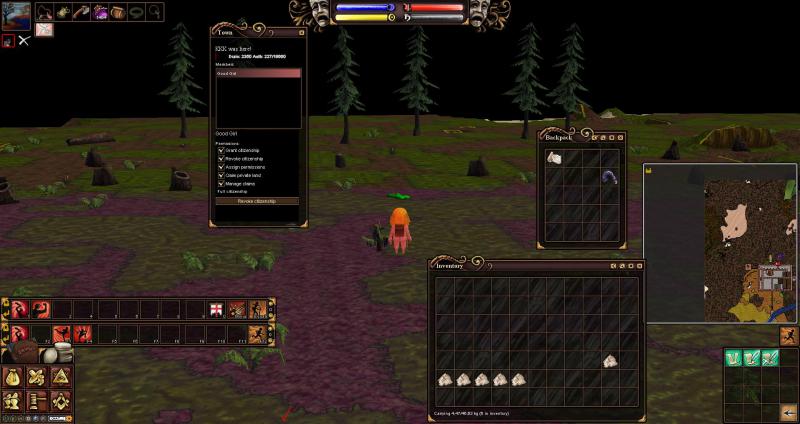Select Good Girl in the members list
The width and height of the screenshot is (800, 424).
click(258, 73)
